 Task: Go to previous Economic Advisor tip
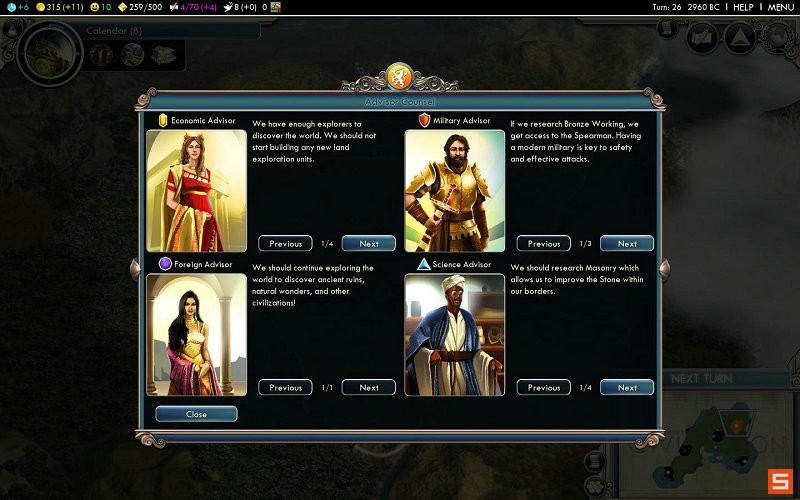click(x=285, y=243)
